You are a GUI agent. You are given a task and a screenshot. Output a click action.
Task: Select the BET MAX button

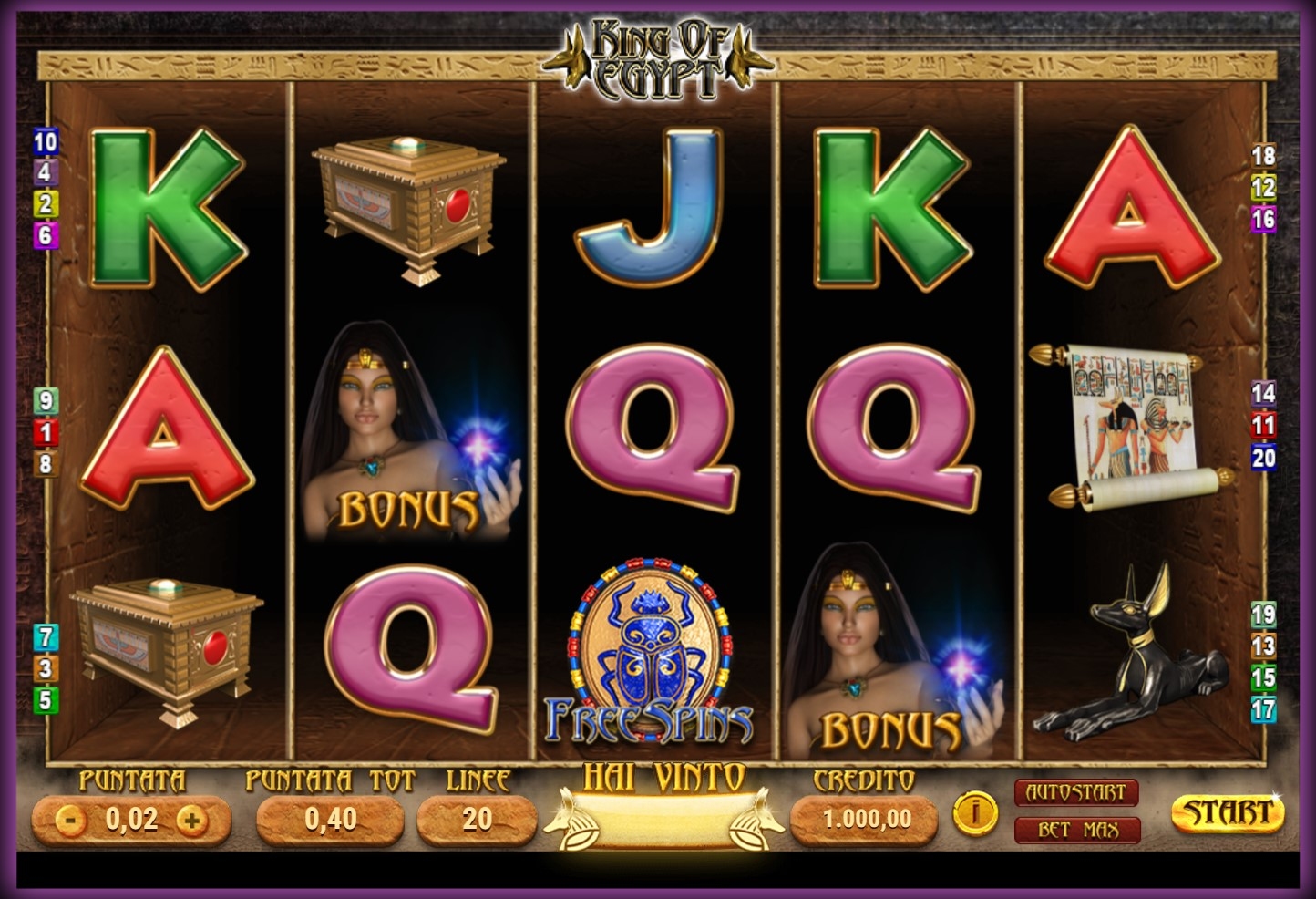click(x=1075, y=830)
